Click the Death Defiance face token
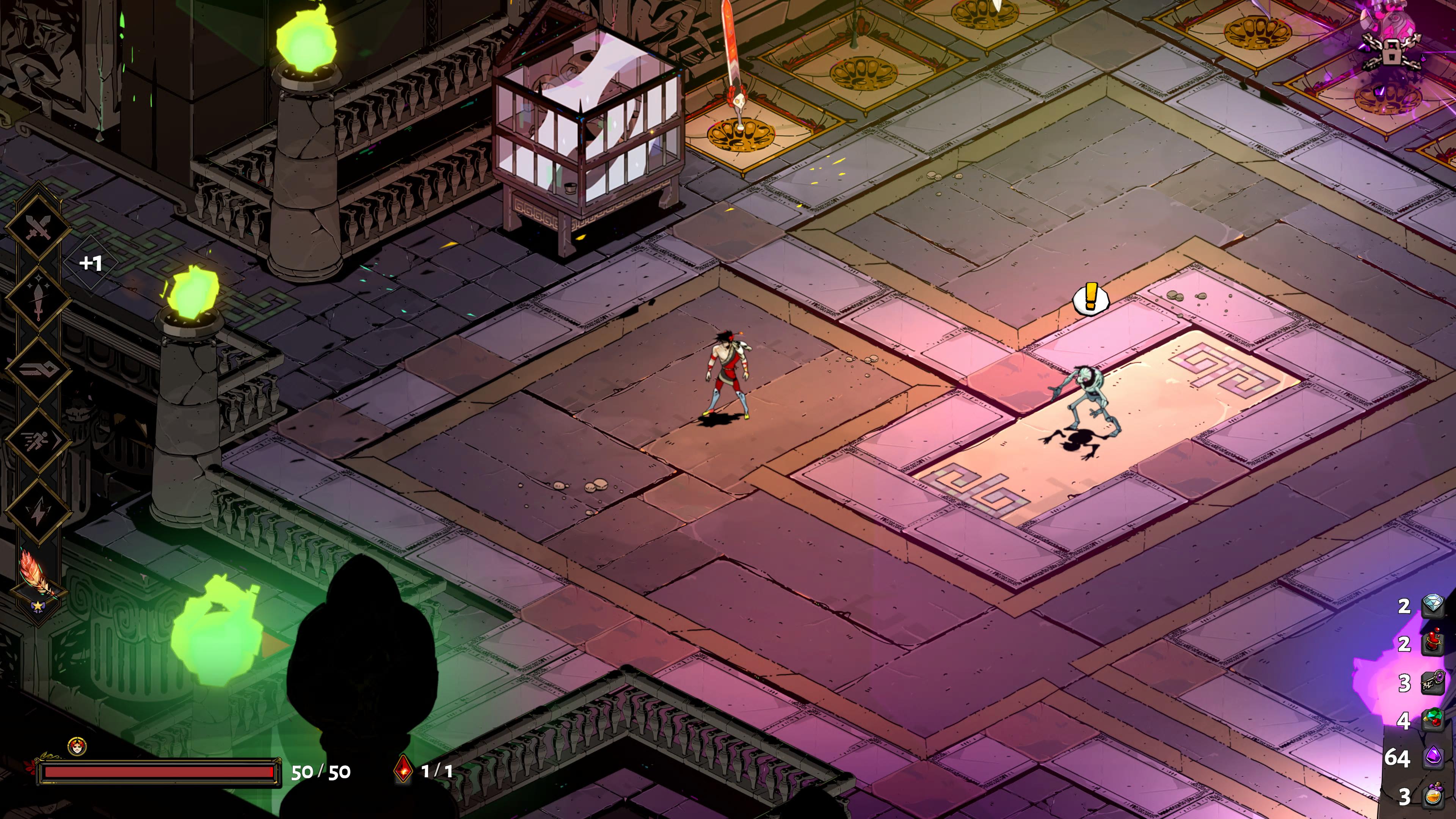The width and height of the screenshot is (1456, 819). tap(77, 747)
